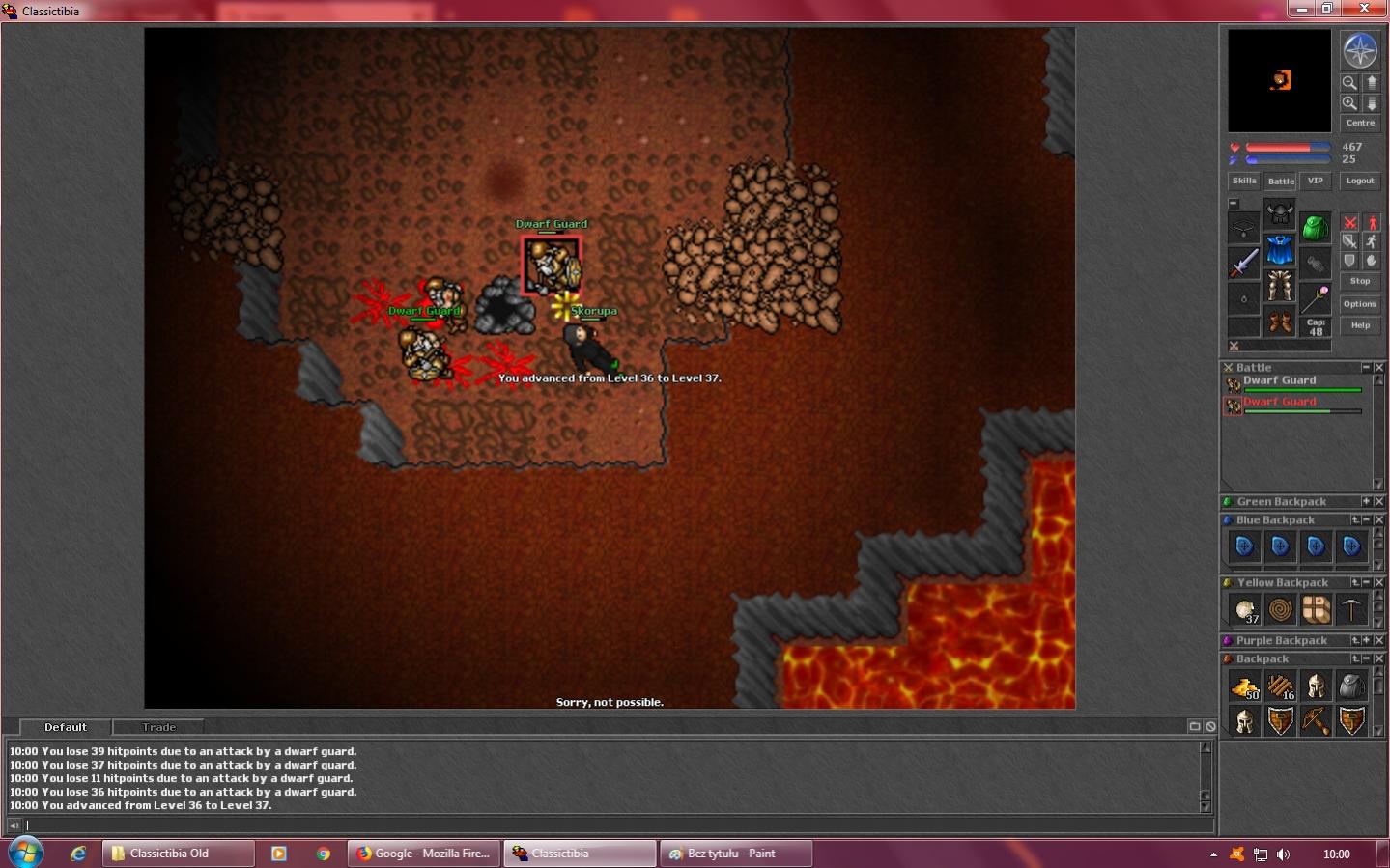Click the minimap view
The width and height of the screenshot is (1390, 868).
tap(1279, 80)
